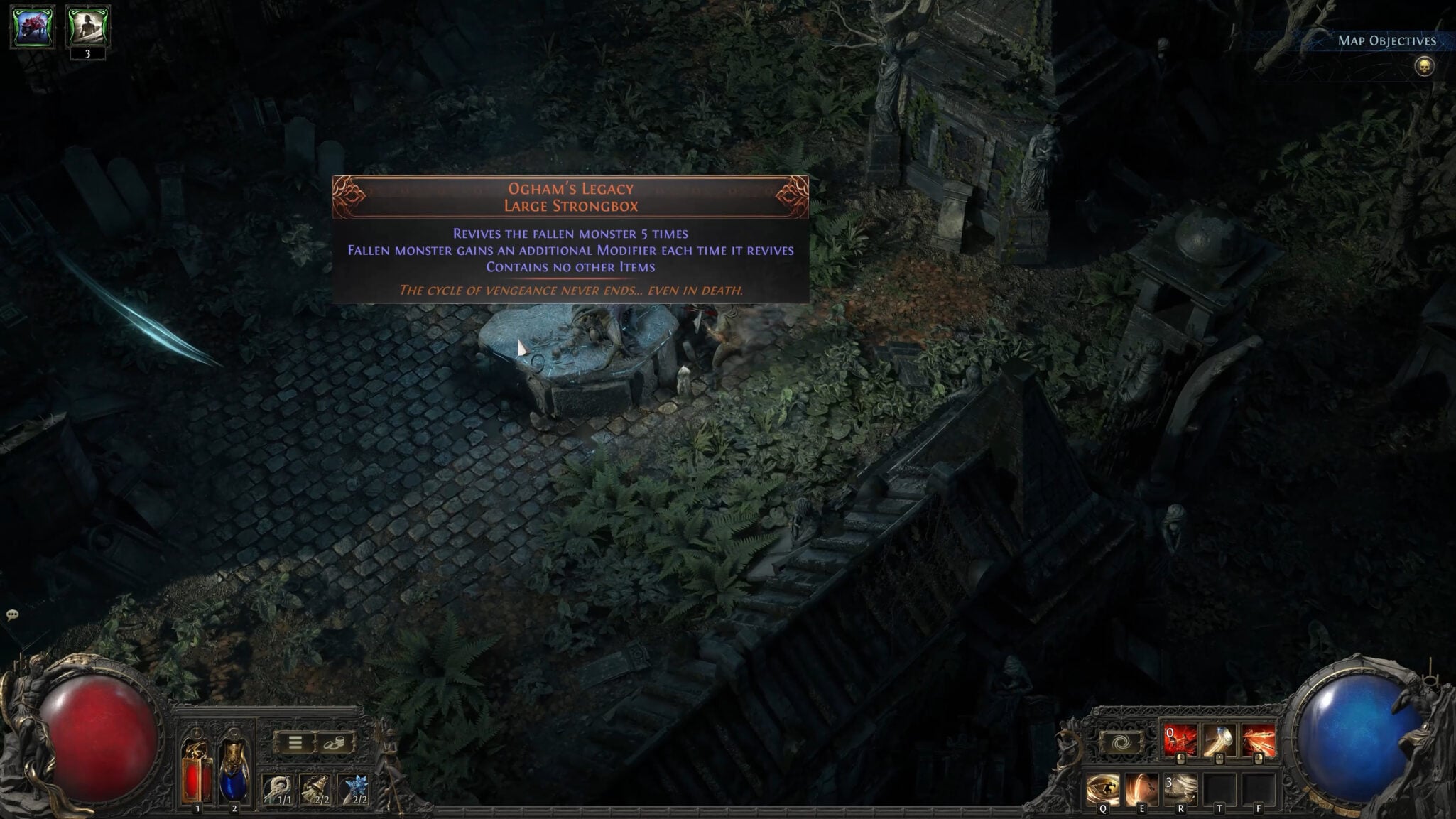Select the golden bell charm slot

[x=315, y=789]
